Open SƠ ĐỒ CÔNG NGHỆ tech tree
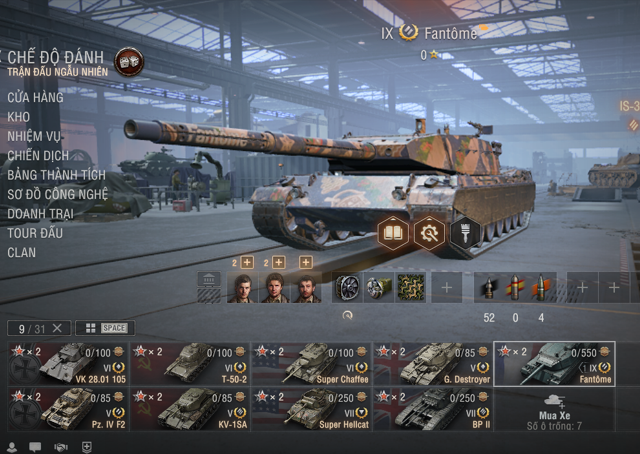Viewport: 640px width, 454px height. point(59,194)
